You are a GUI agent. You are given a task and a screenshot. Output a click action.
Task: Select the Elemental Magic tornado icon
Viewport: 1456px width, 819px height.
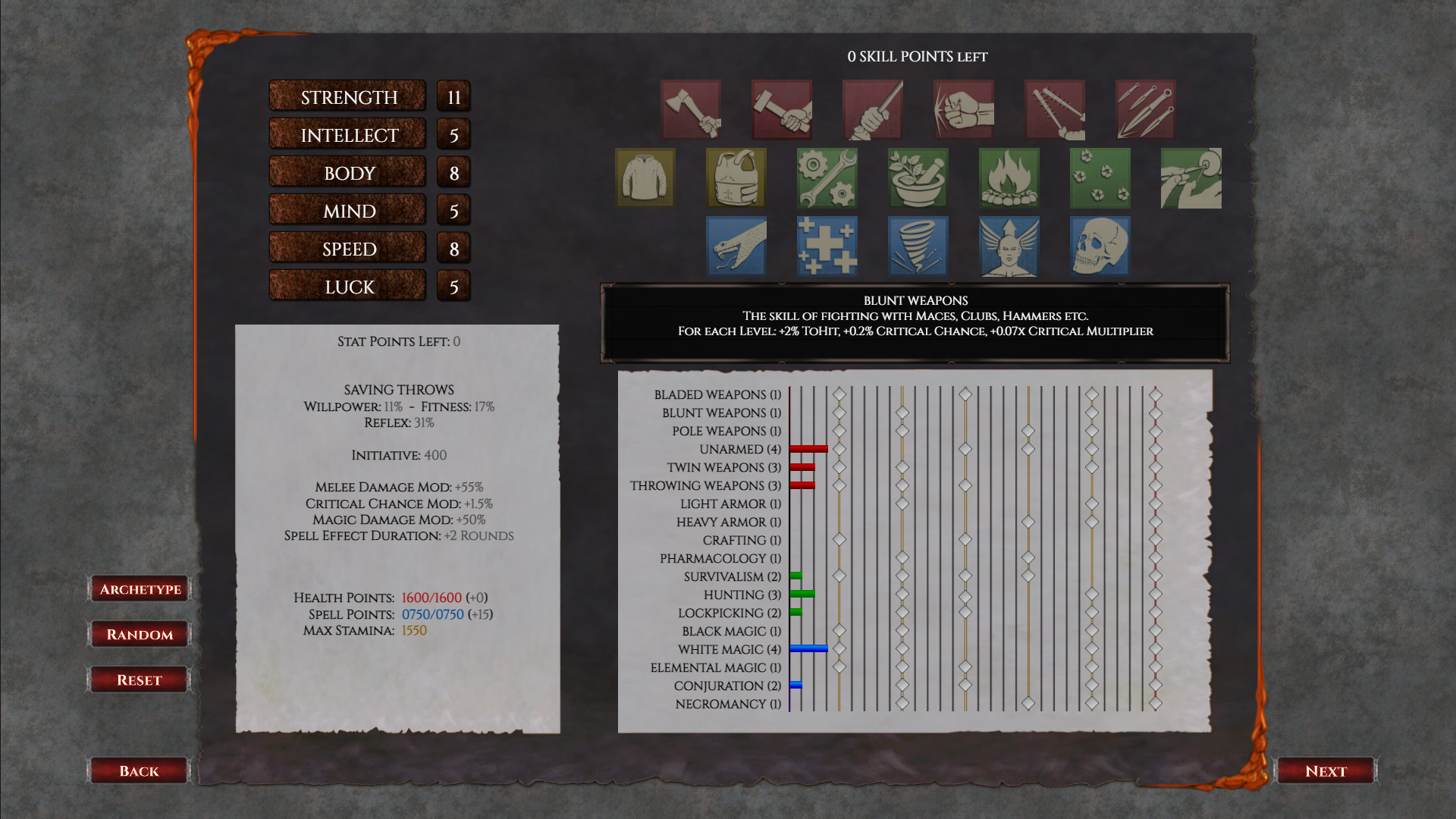point(918,246)
